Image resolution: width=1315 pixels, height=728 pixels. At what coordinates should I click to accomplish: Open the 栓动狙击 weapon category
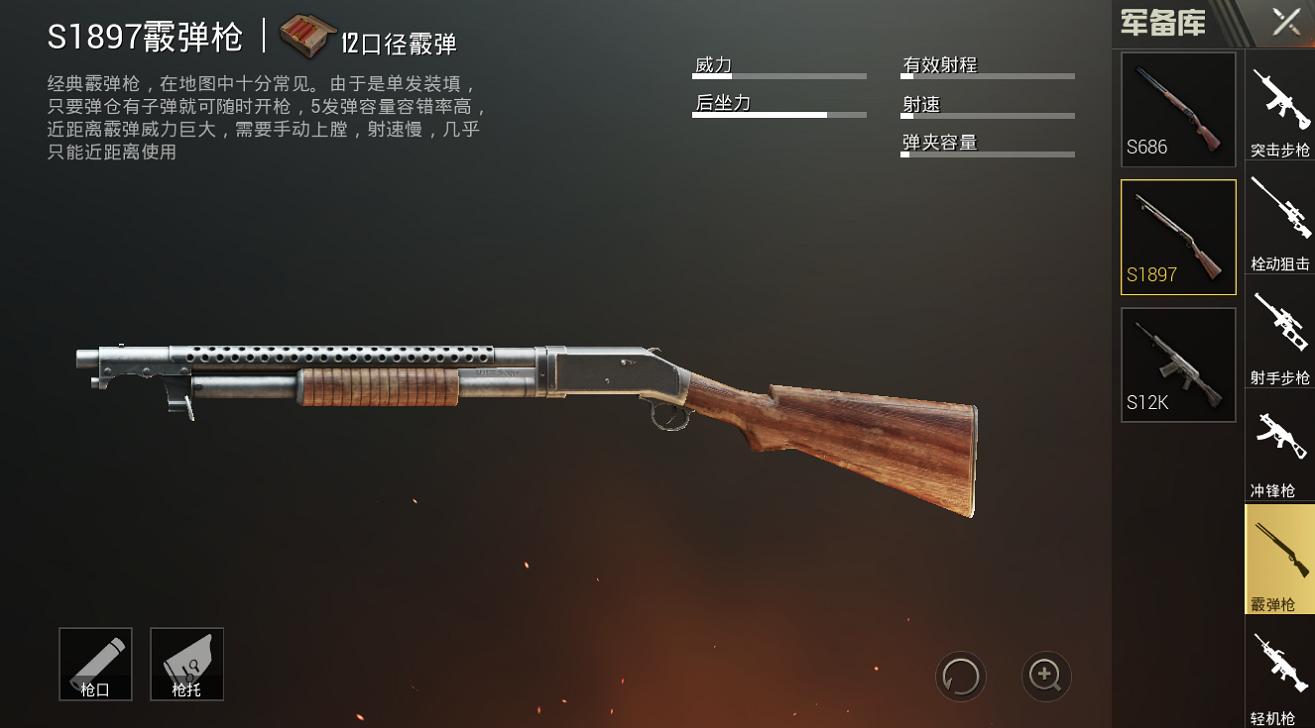tap(1280, 221)
